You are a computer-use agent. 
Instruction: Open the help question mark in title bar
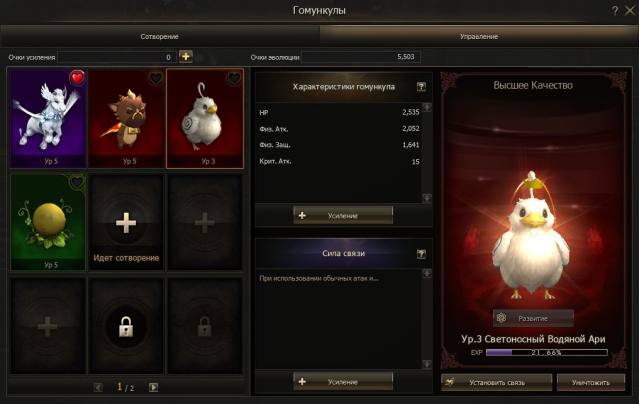tap(614, 10)
